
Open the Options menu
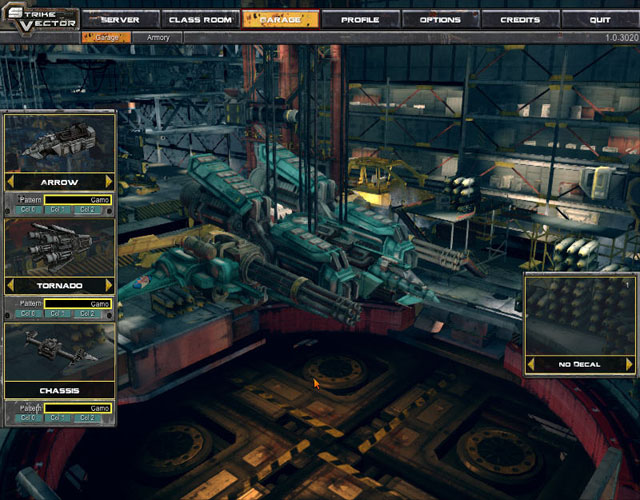click(x=440, y=19)
